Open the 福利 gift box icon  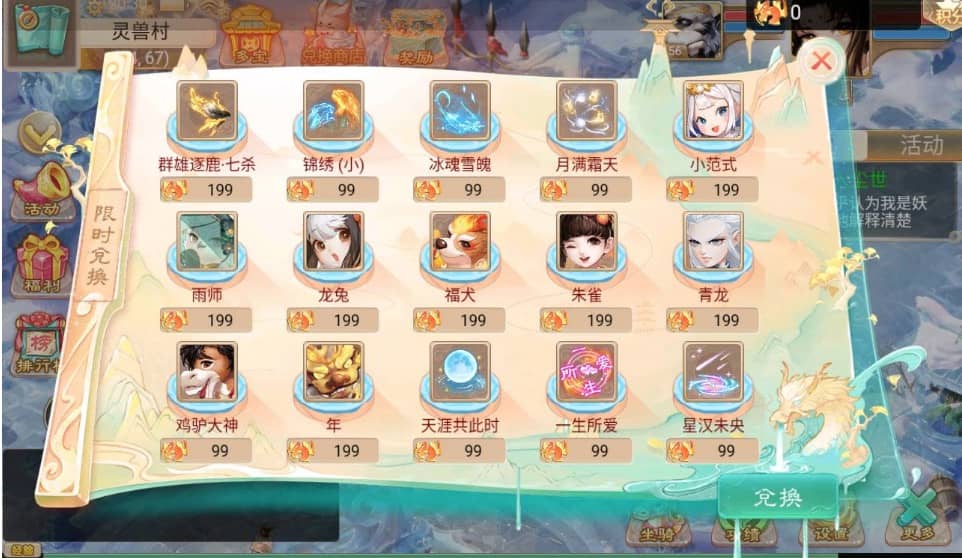pyautogui.click(x=40, y=262)
